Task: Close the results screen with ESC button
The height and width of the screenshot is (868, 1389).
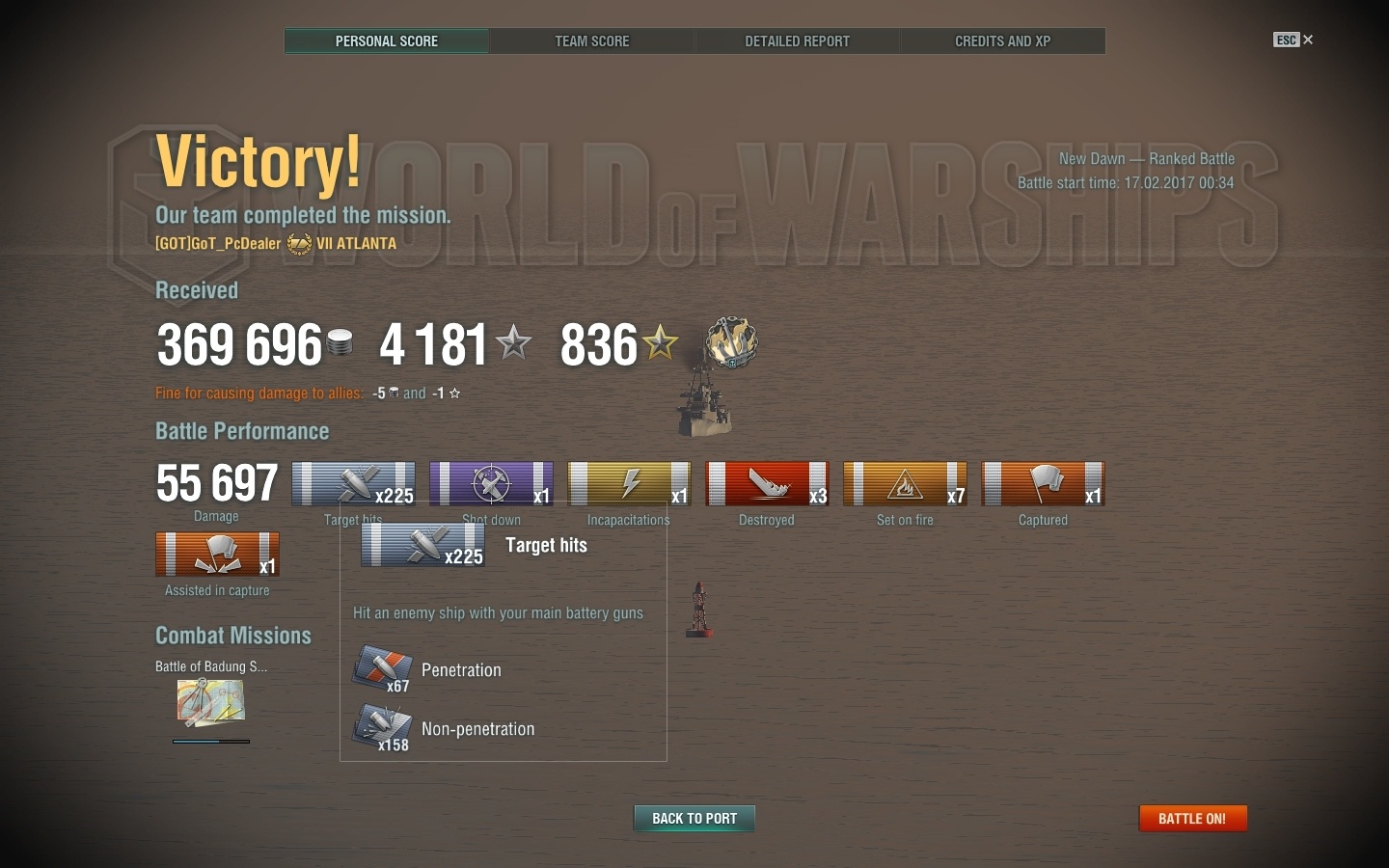Action: [1293, 40]
